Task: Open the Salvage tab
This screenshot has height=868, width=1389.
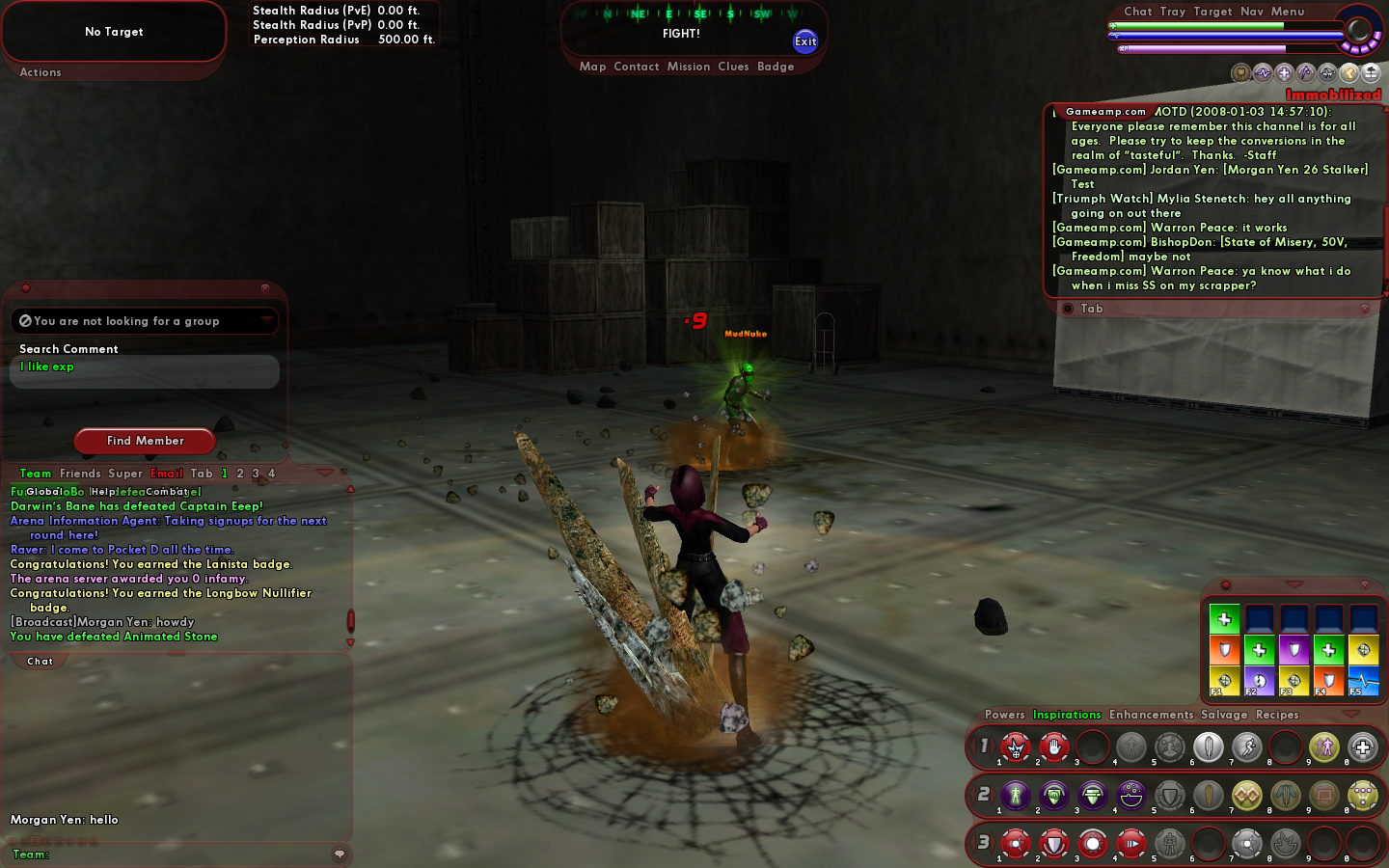Action: click(x=1224, y=715)
